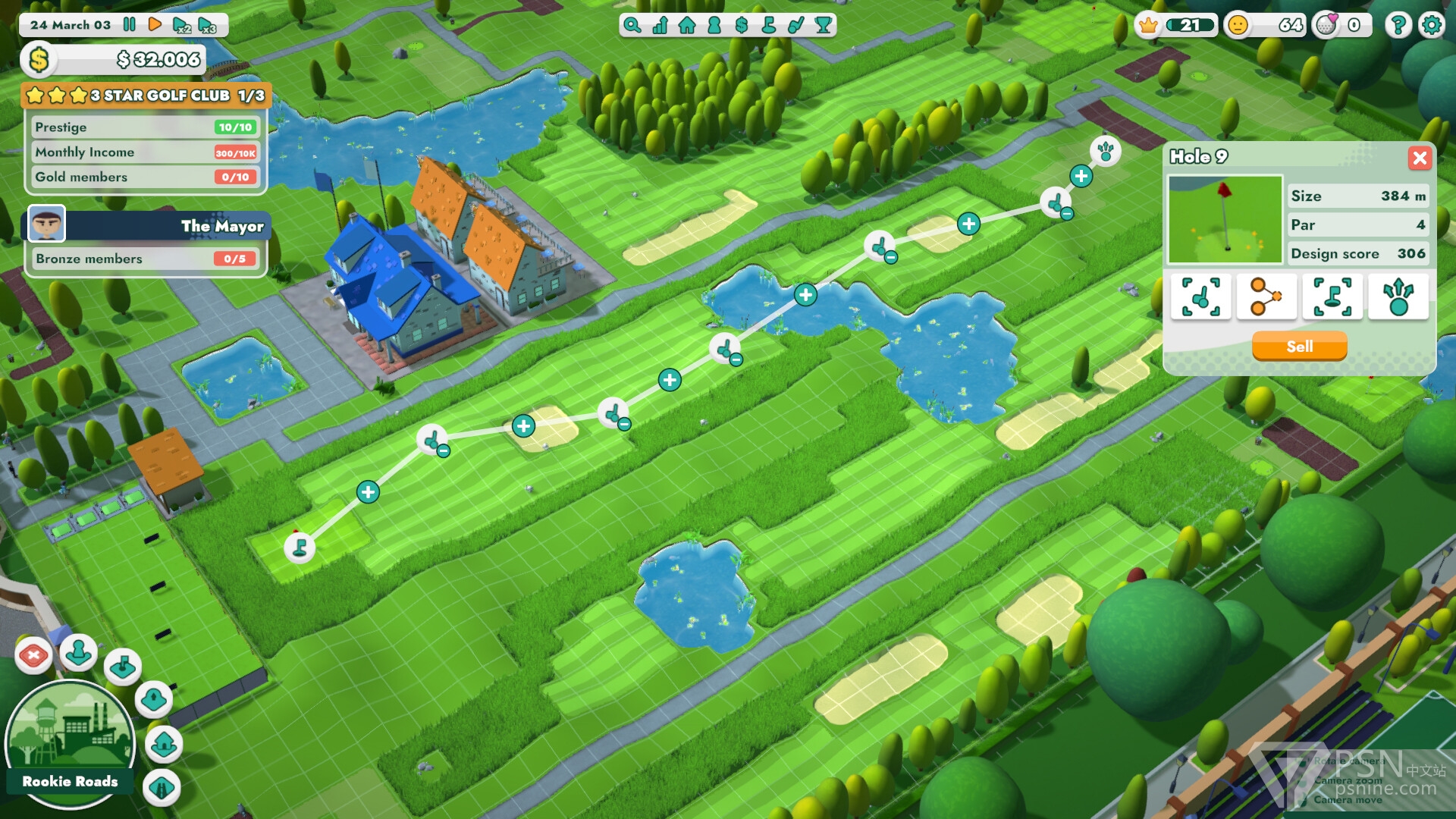Select the build path road tool
This screenshot has width=1456, height=819.
point(162,788)
